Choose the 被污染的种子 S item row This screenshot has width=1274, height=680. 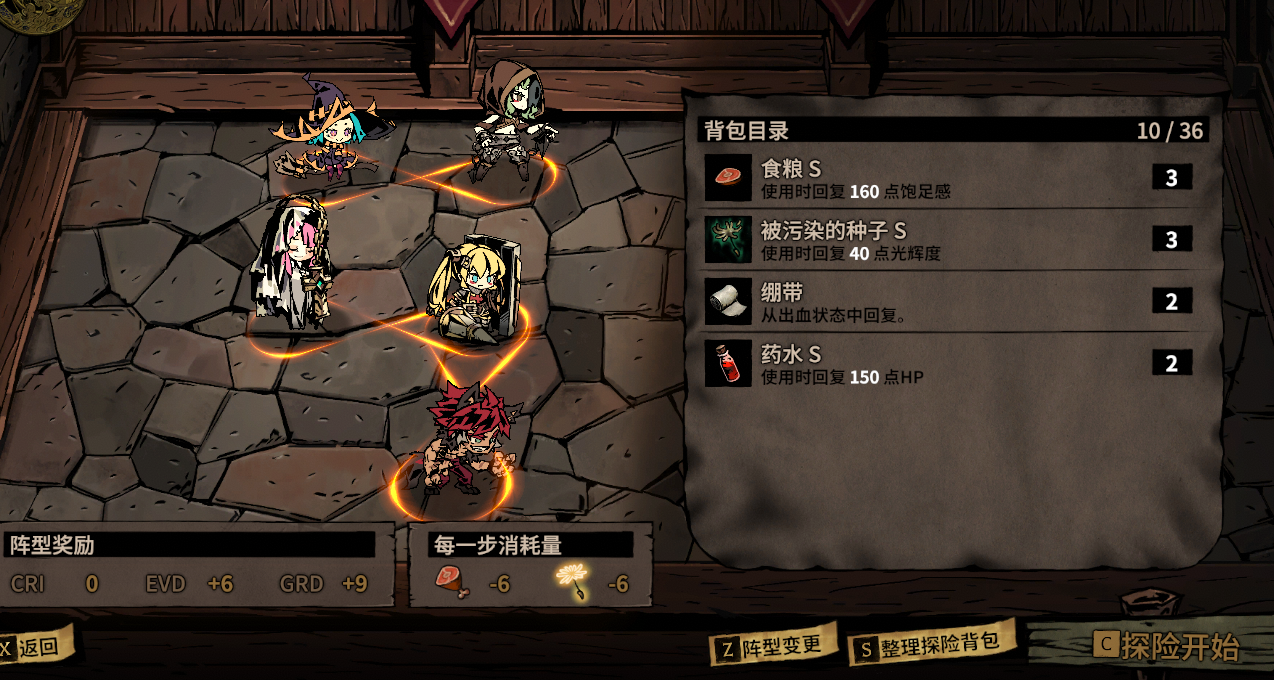[950, 240]
